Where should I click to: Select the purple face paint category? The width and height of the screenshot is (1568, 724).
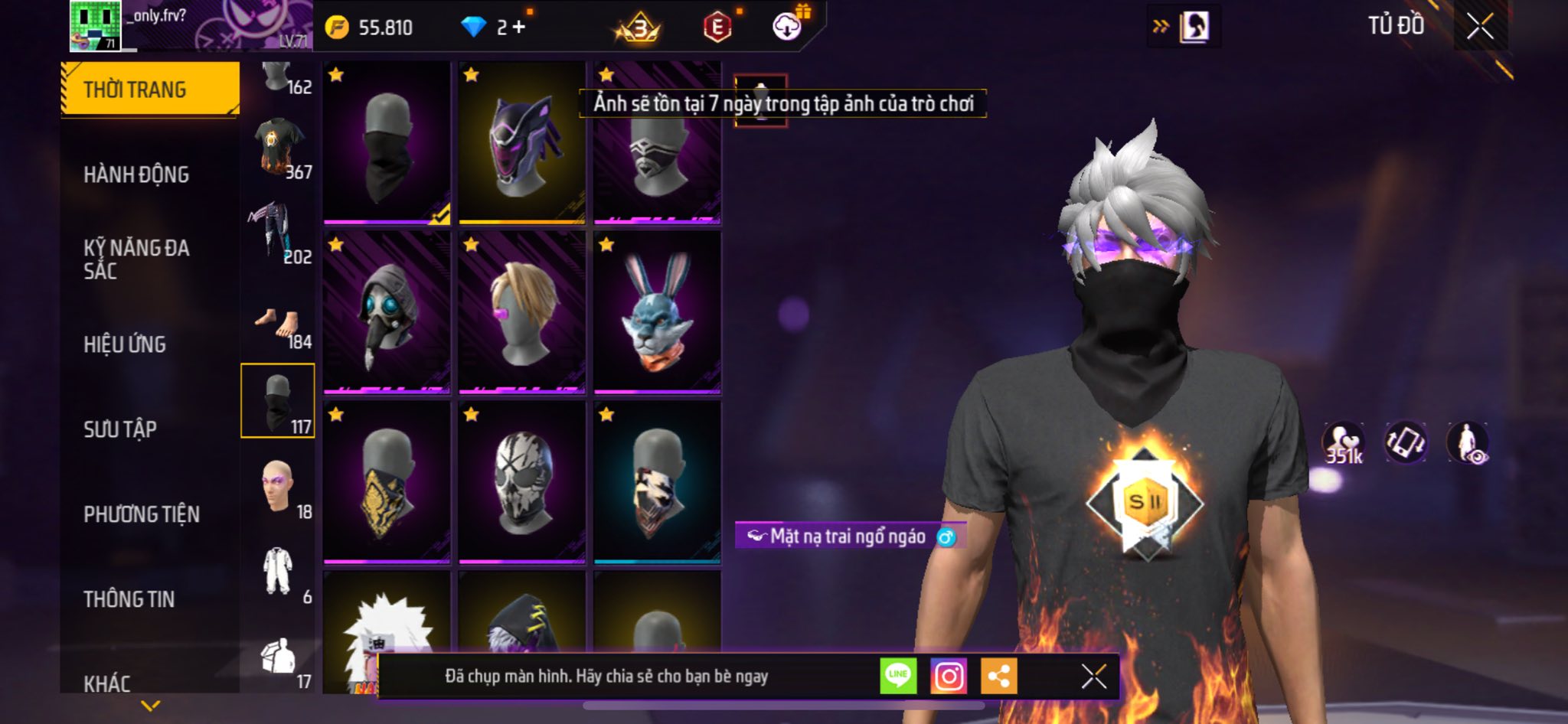pyautogui.click(x=277, y=487)
